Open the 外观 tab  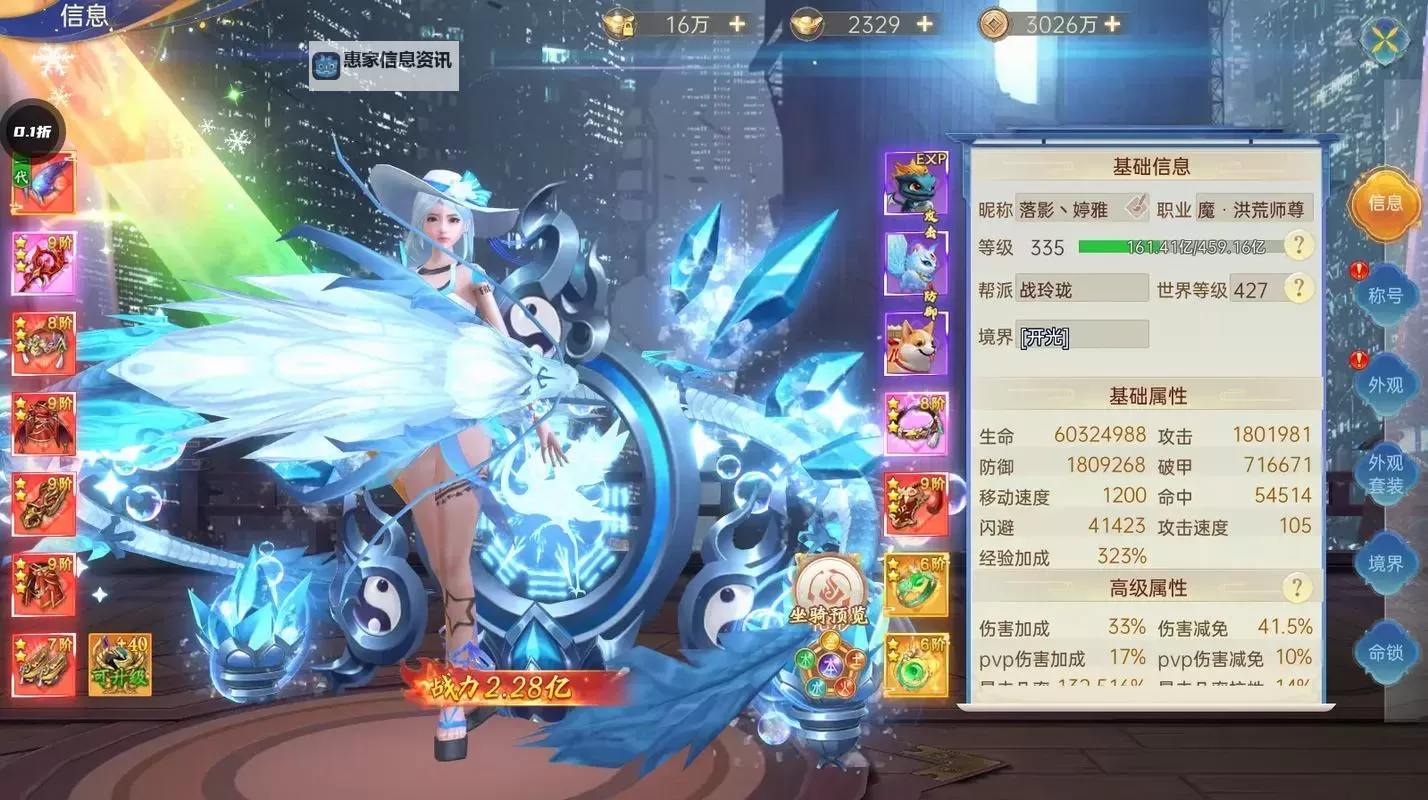pyautogui.click(x=1385, y=385)
